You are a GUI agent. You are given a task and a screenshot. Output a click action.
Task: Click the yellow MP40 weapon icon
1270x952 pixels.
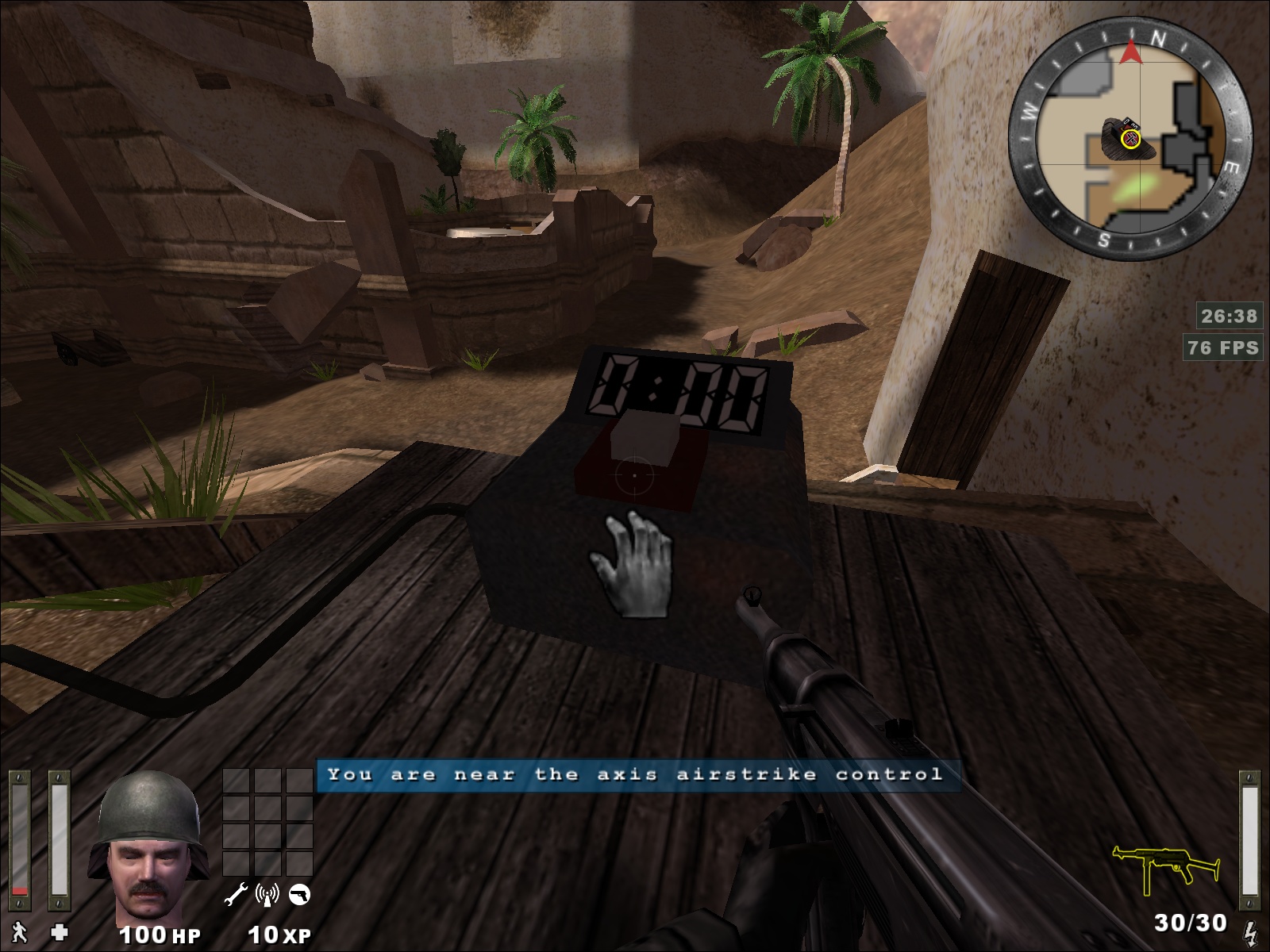pyautogui.click(x=1165, y=869)
